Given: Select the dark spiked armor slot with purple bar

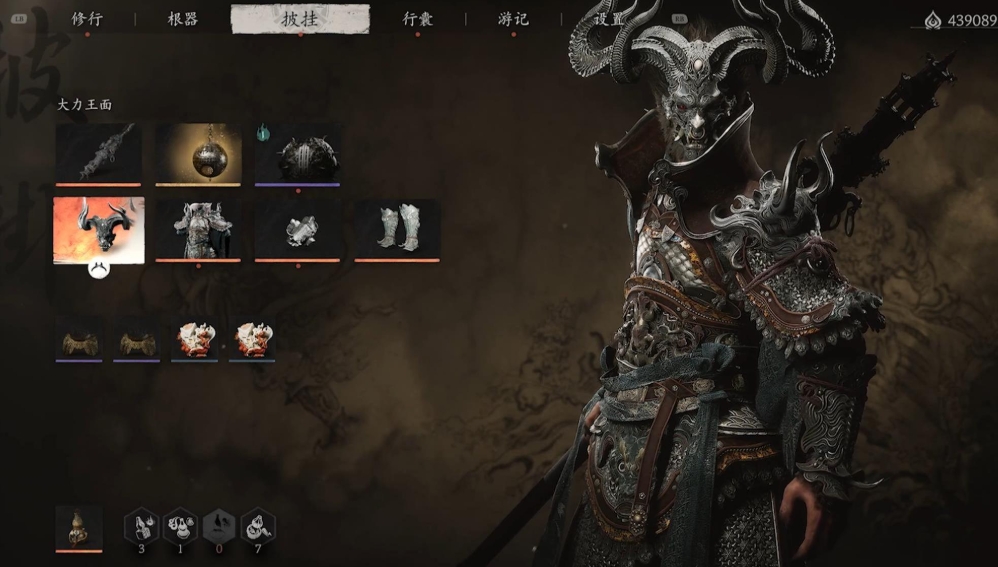Looking at the screenshot, I should pyautogui.click(x=298, y=153).
